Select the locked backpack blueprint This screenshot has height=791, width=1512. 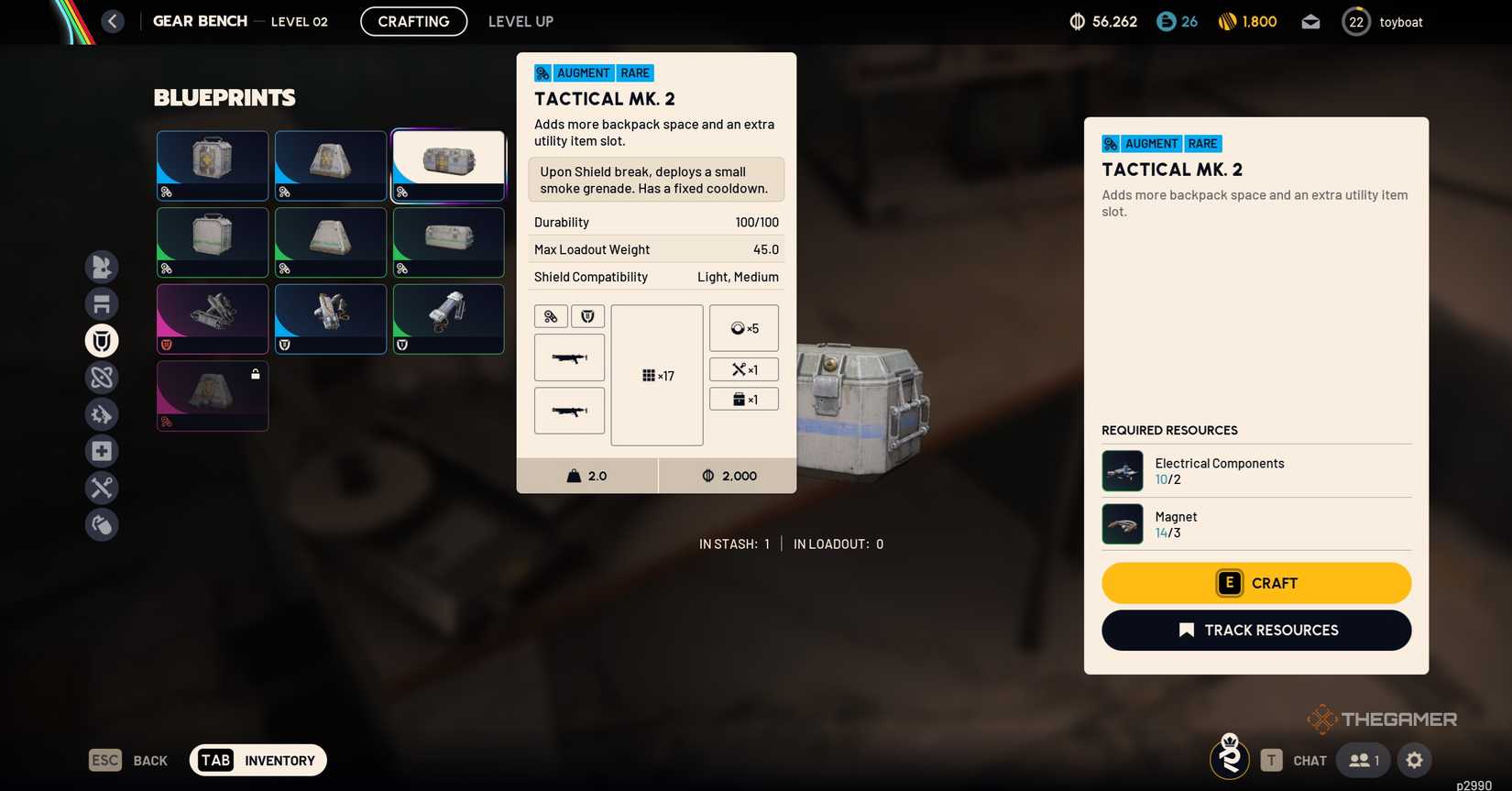[x=212, y=395]
